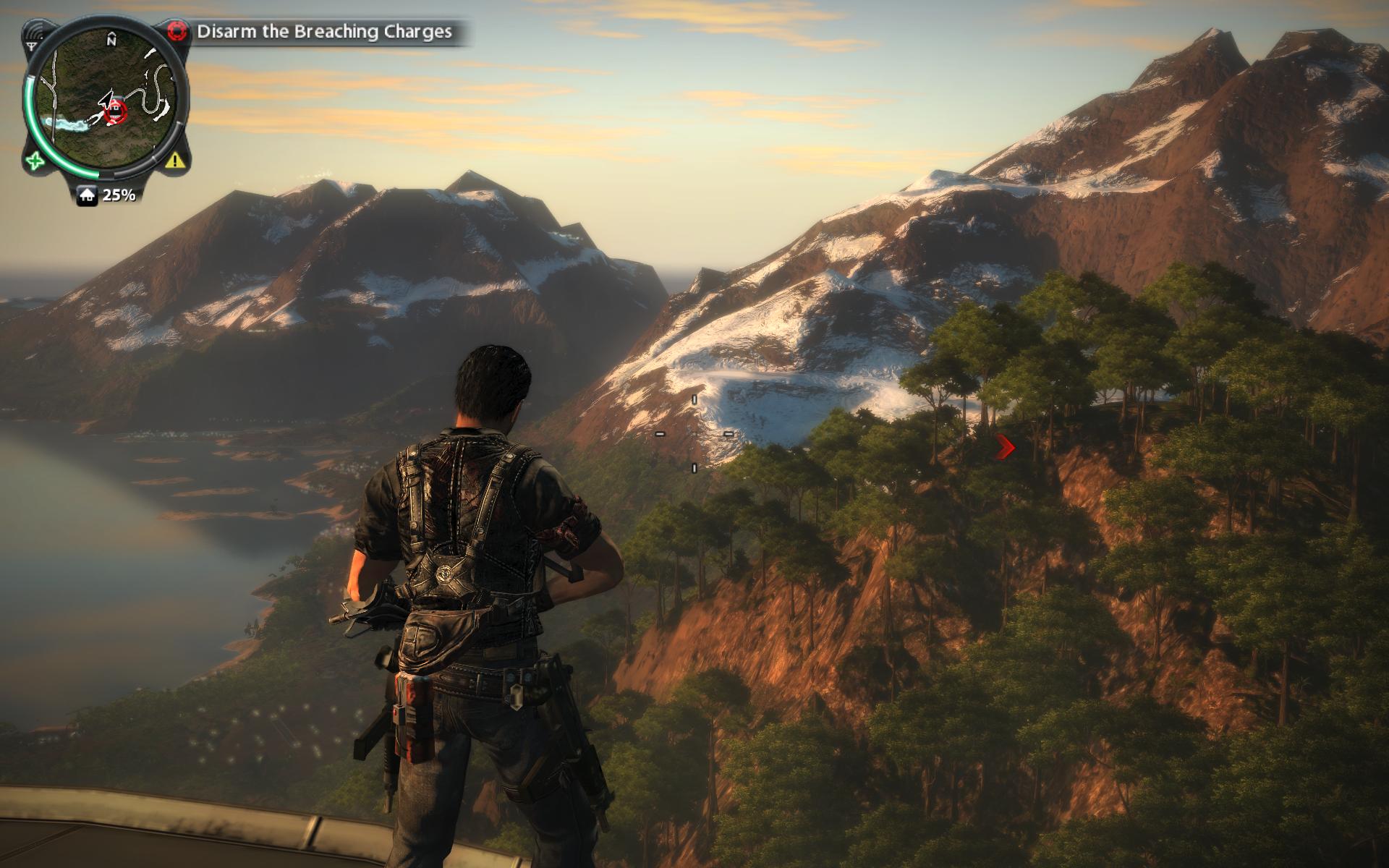This screenshot has width=1389, height=868.
Task: Click the red objective marker on the minimap
Action: [x=115, y=111]
